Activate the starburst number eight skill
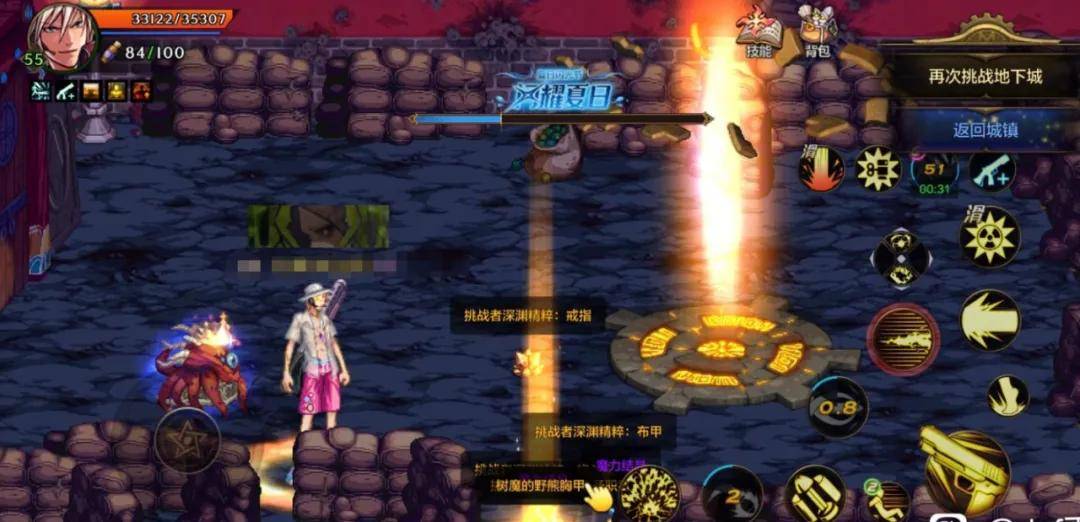1080x522 pixels. point(876,170)
